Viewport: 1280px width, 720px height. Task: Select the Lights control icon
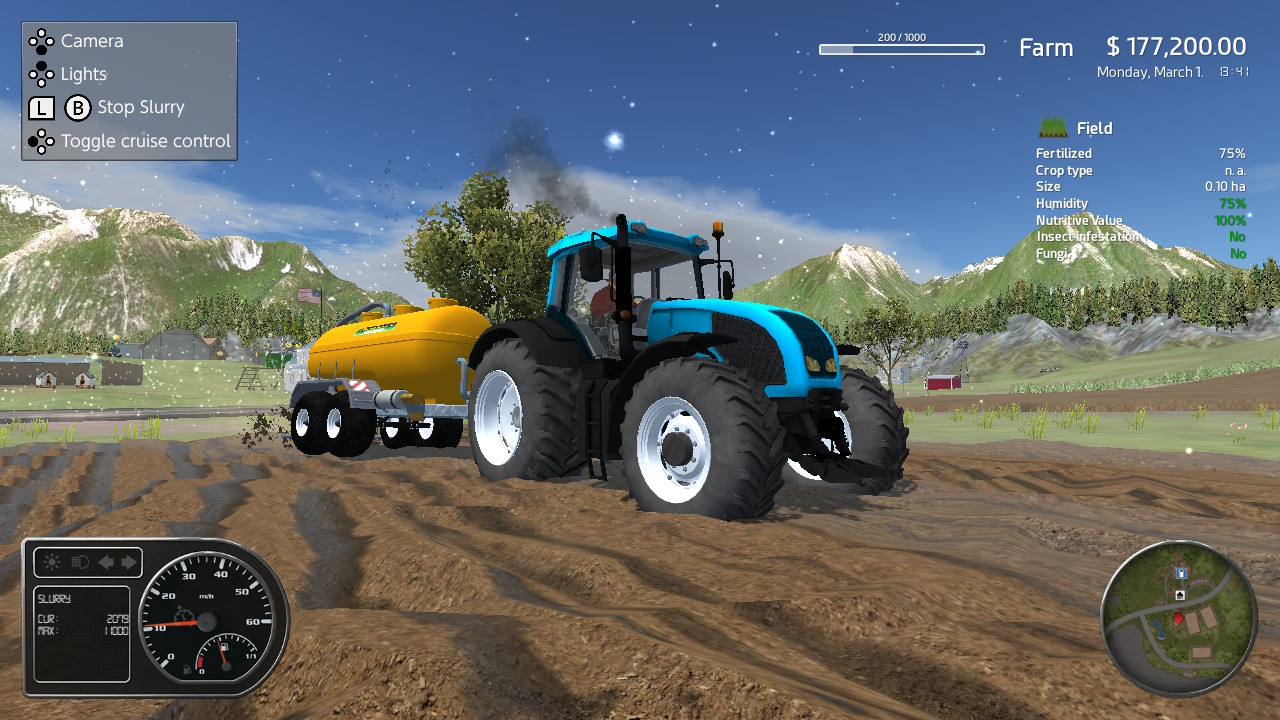(42, 74)
